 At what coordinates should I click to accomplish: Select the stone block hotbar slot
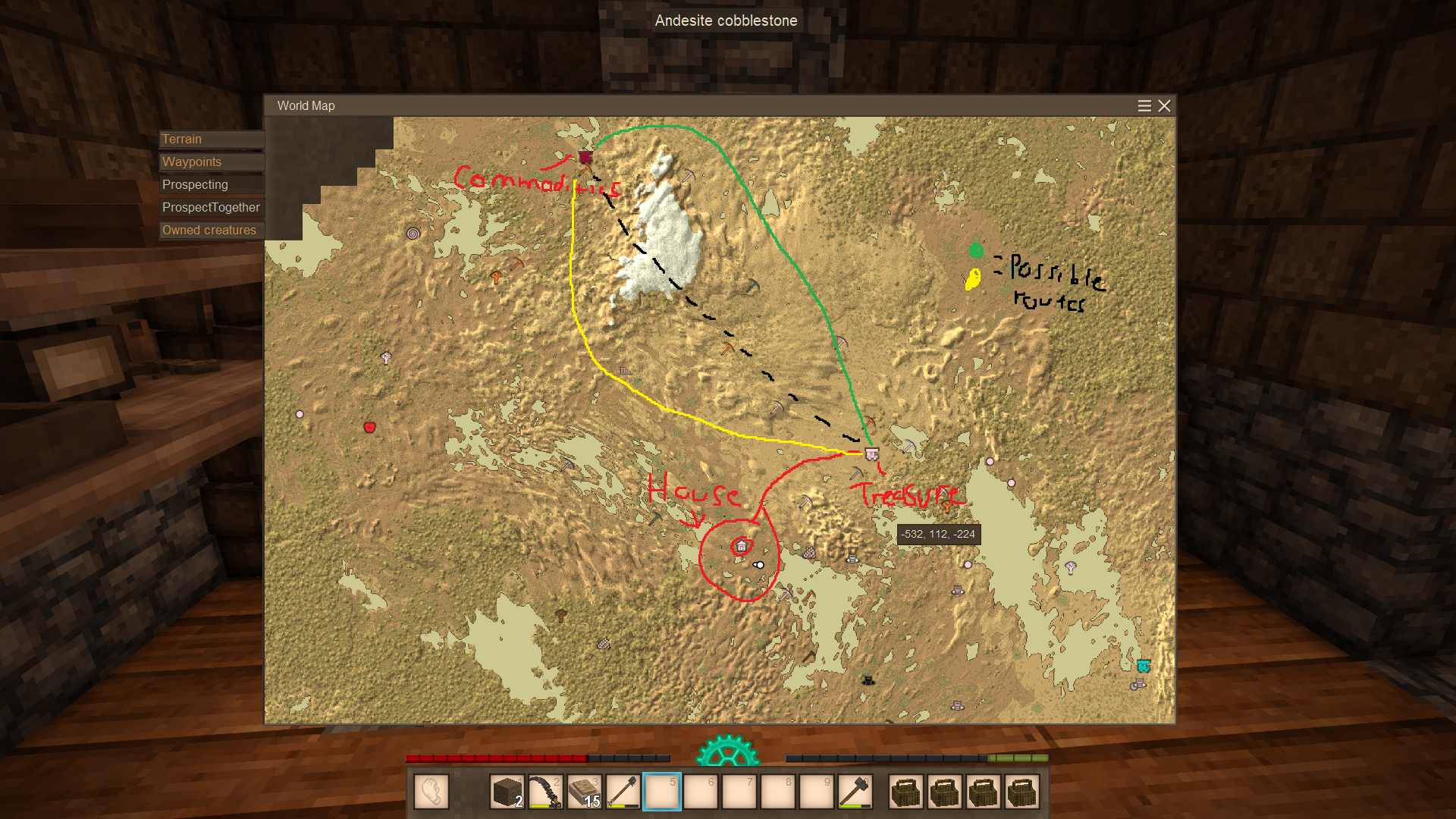click(507, 792)
